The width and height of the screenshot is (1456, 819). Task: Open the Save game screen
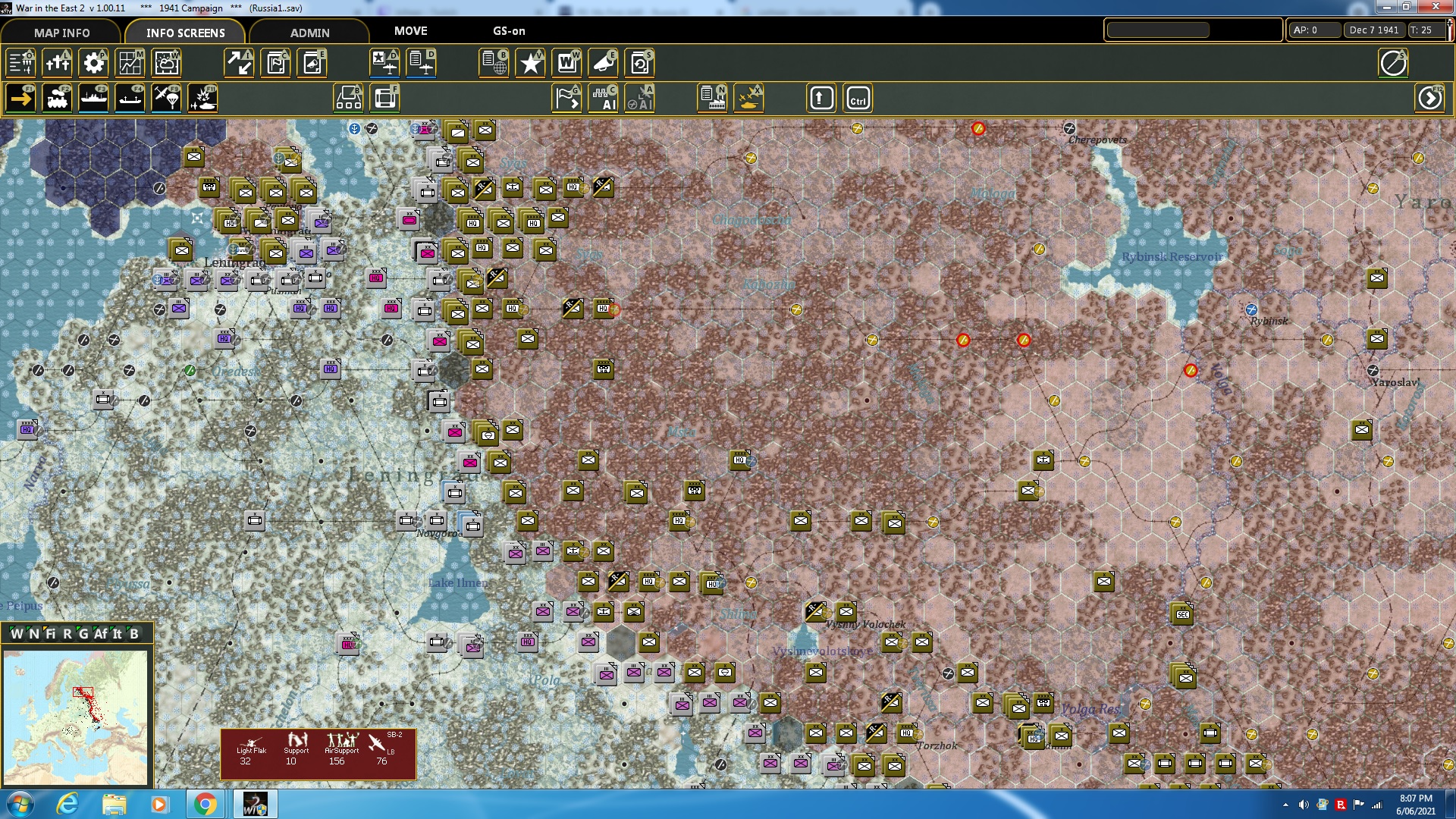tap(639, 63)
